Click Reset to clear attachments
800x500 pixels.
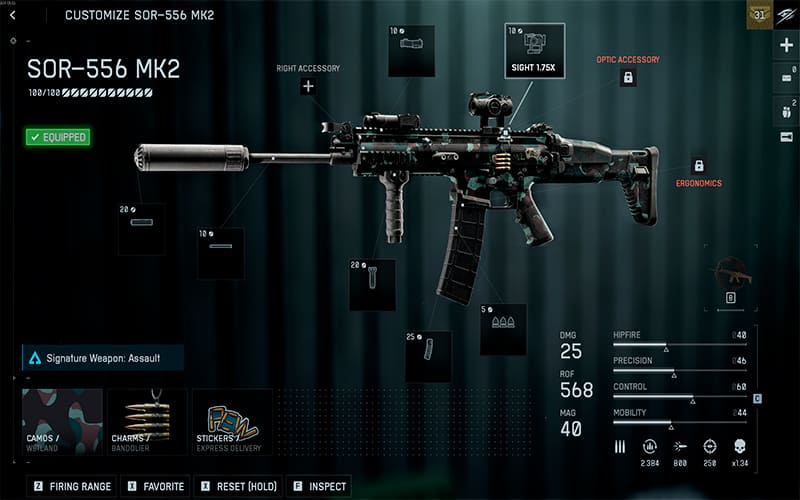[x=237, y=487]
